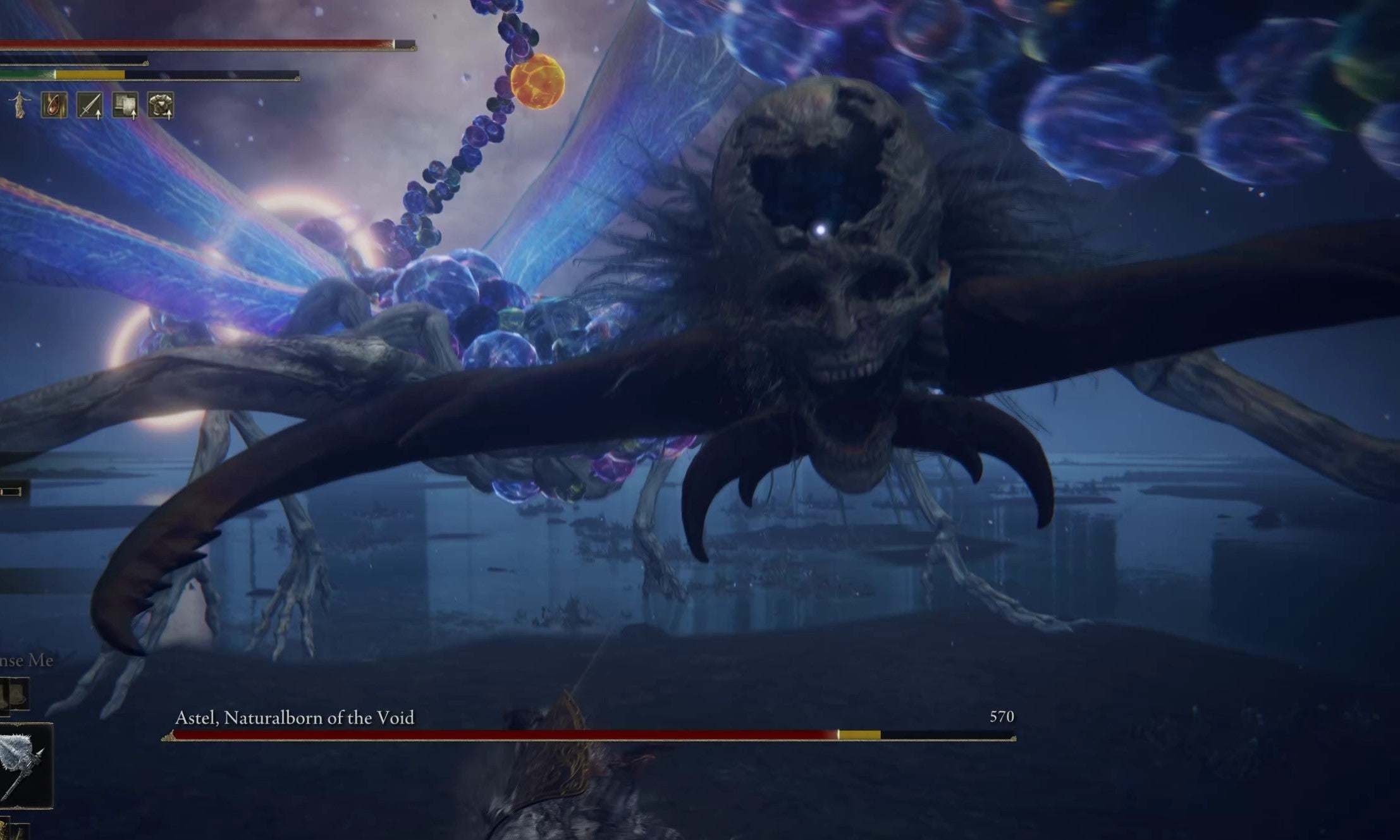Click the up arrow below the armor icon

[169, 117]
